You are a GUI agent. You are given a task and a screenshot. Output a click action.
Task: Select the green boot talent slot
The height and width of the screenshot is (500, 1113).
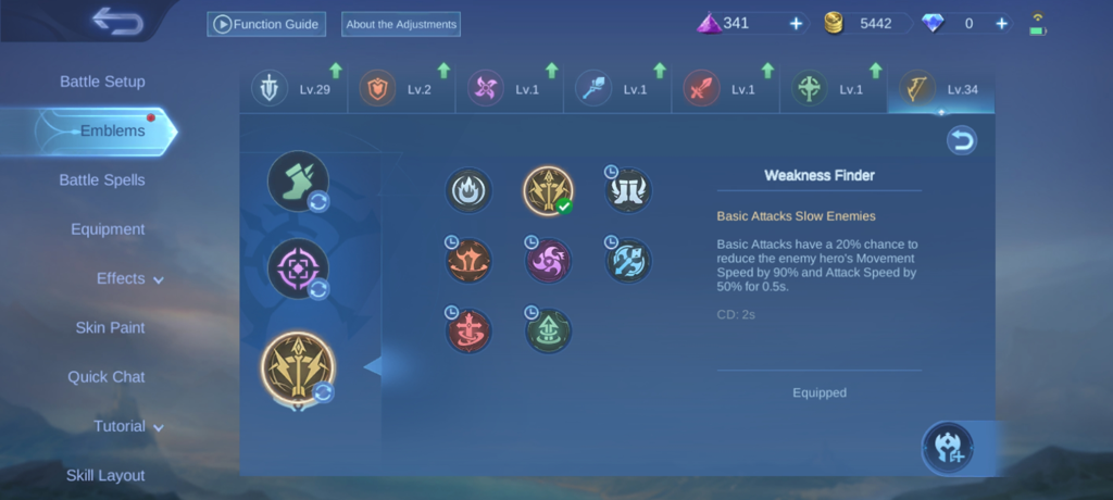point(297,181)
